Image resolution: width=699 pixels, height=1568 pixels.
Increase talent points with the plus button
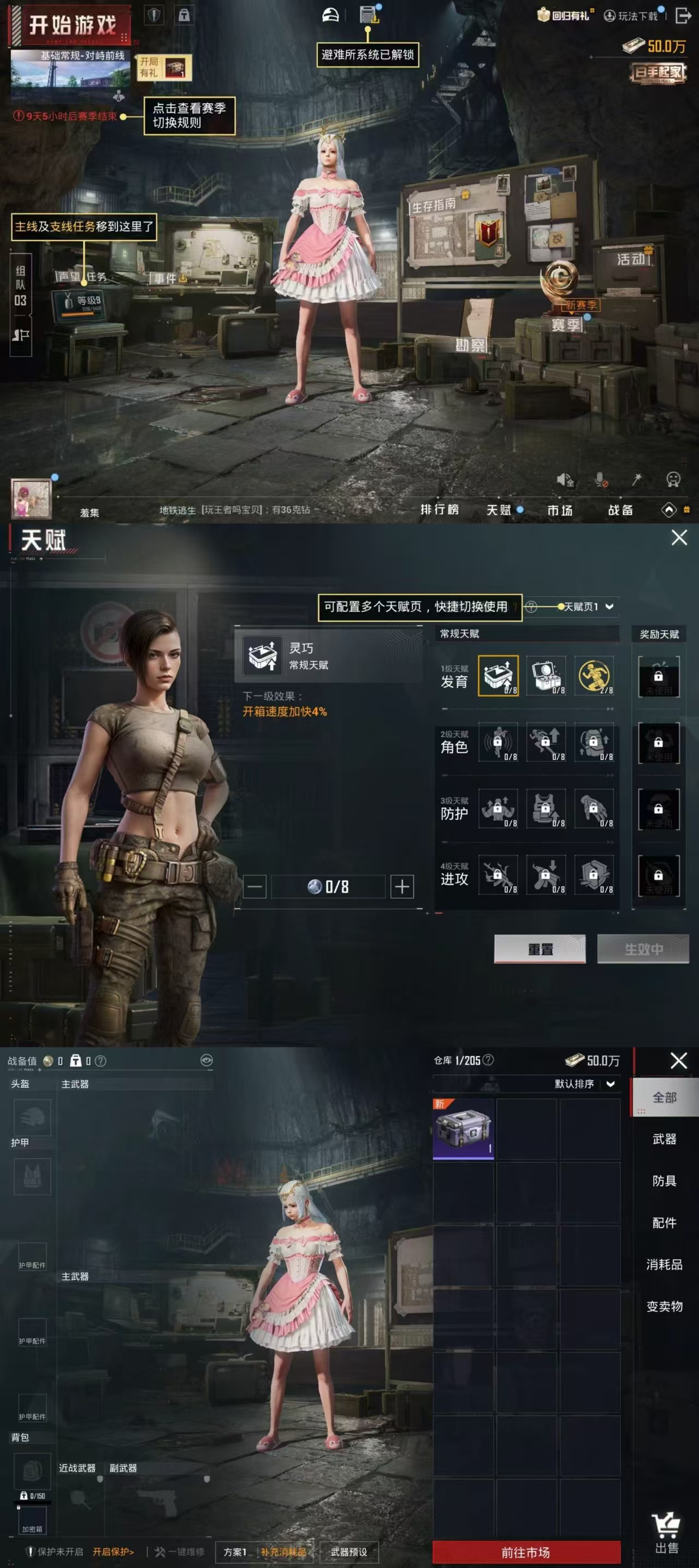click(x=402, y=886)
